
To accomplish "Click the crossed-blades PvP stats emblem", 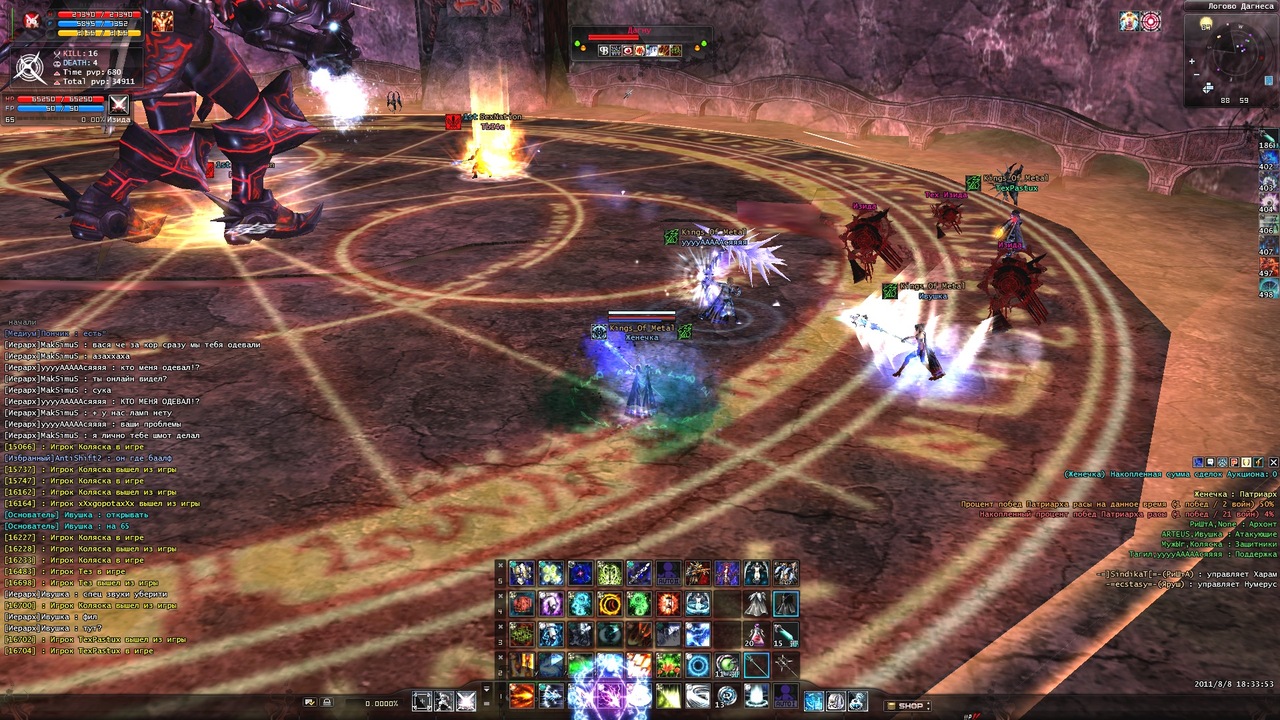I will tap(31, 67).
